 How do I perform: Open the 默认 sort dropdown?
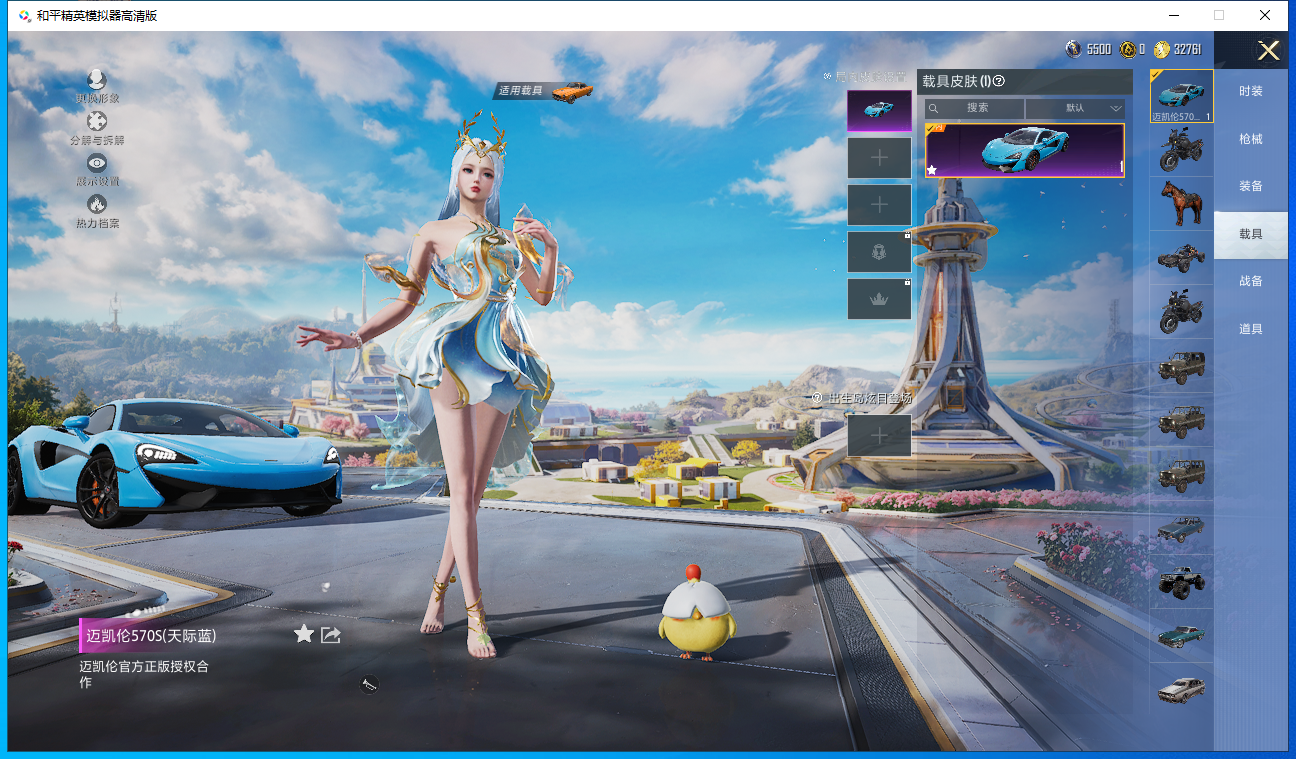(1075, 108)
